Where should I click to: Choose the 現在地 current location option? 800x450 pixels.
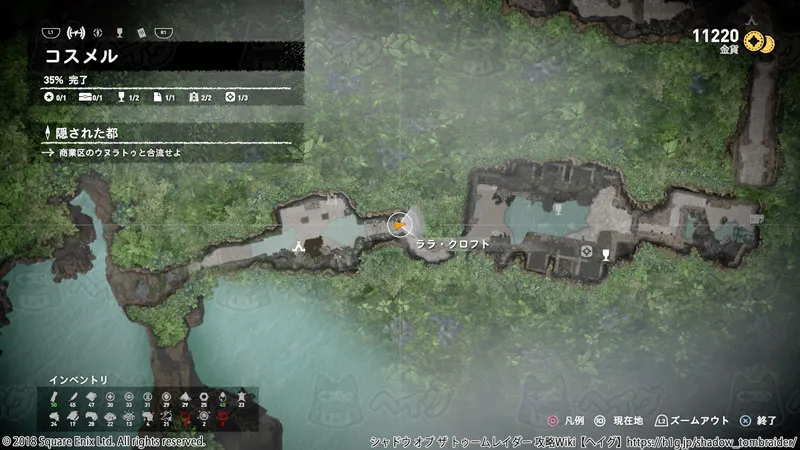pyautogui.click(x=621, y=422)
